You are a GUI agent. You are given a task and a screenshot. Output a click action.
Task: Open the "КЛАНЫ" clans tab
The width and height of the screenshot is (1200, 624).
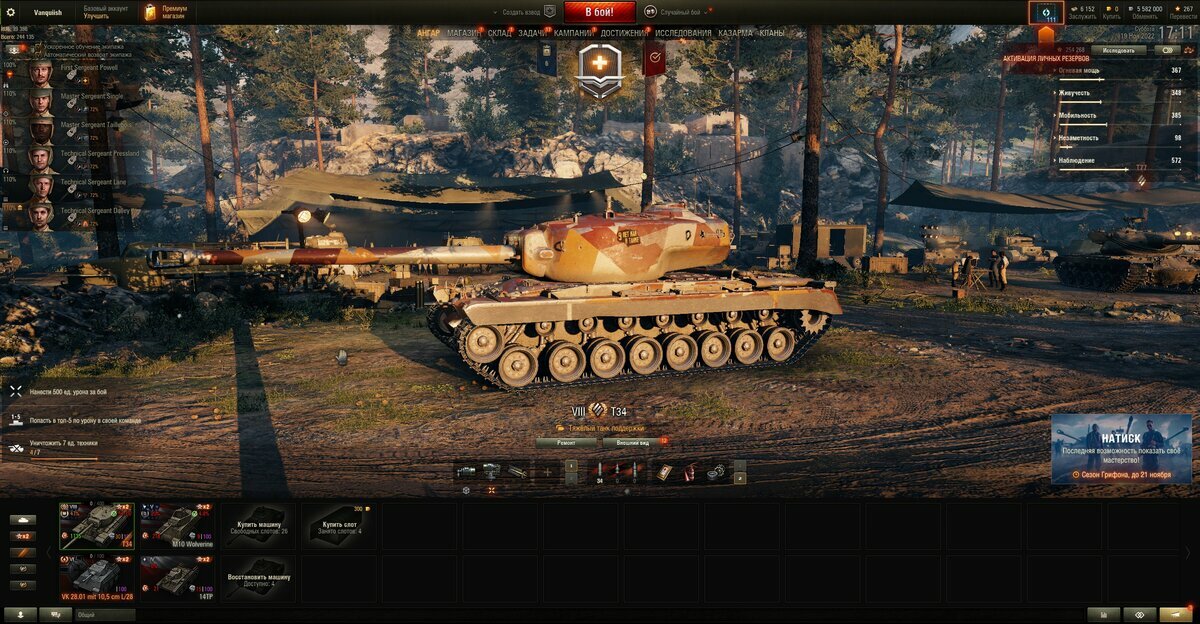[x=772, y=33]
